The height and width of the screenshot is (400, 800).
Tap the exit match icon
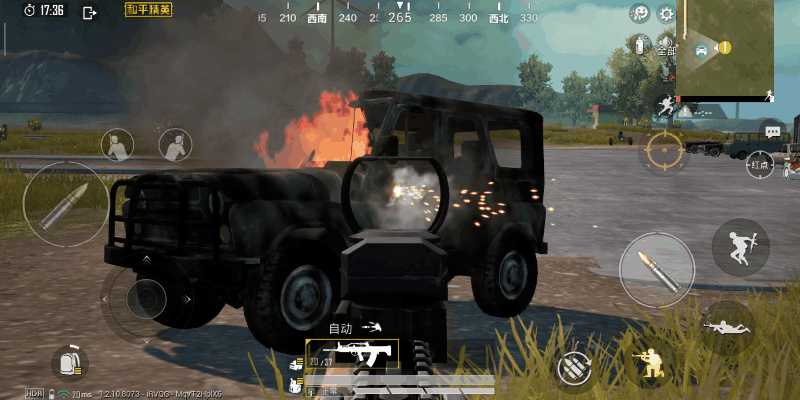(x=89, y=12)
